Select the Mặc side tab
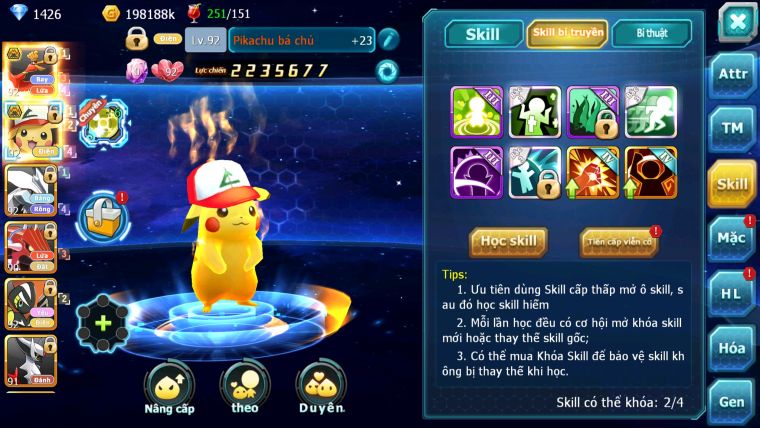760x428 pixels. click(x=732, y=238)
